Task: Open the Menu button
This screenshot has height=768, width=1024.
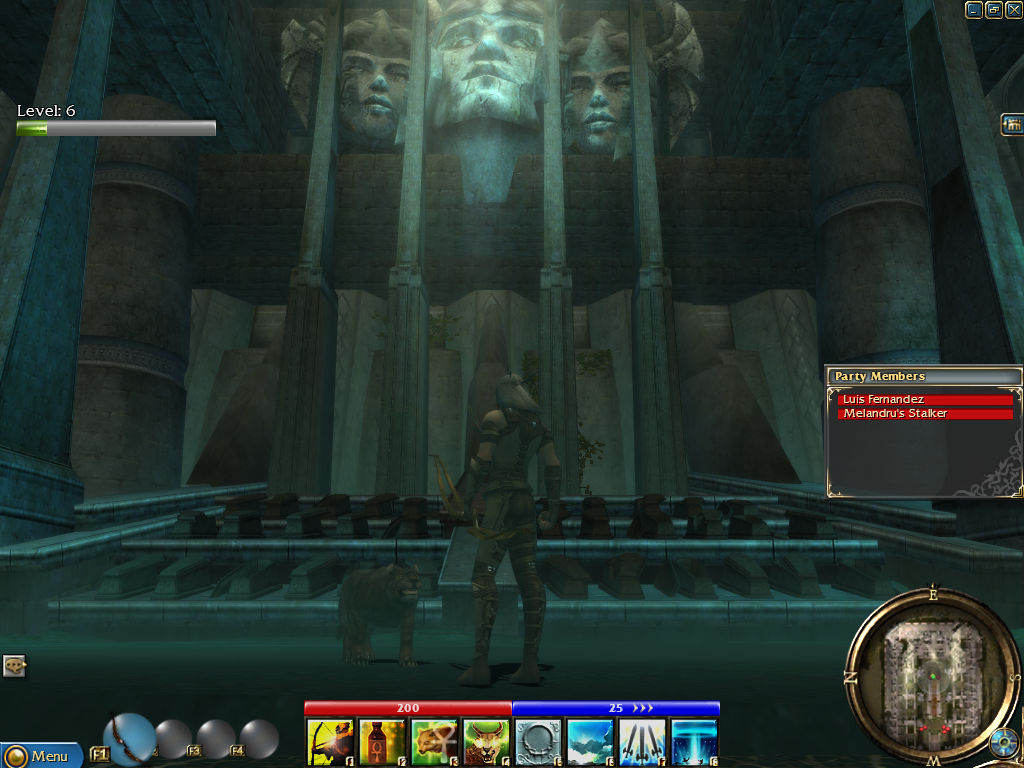Action: pyautogui.click(x=40, y=756)
